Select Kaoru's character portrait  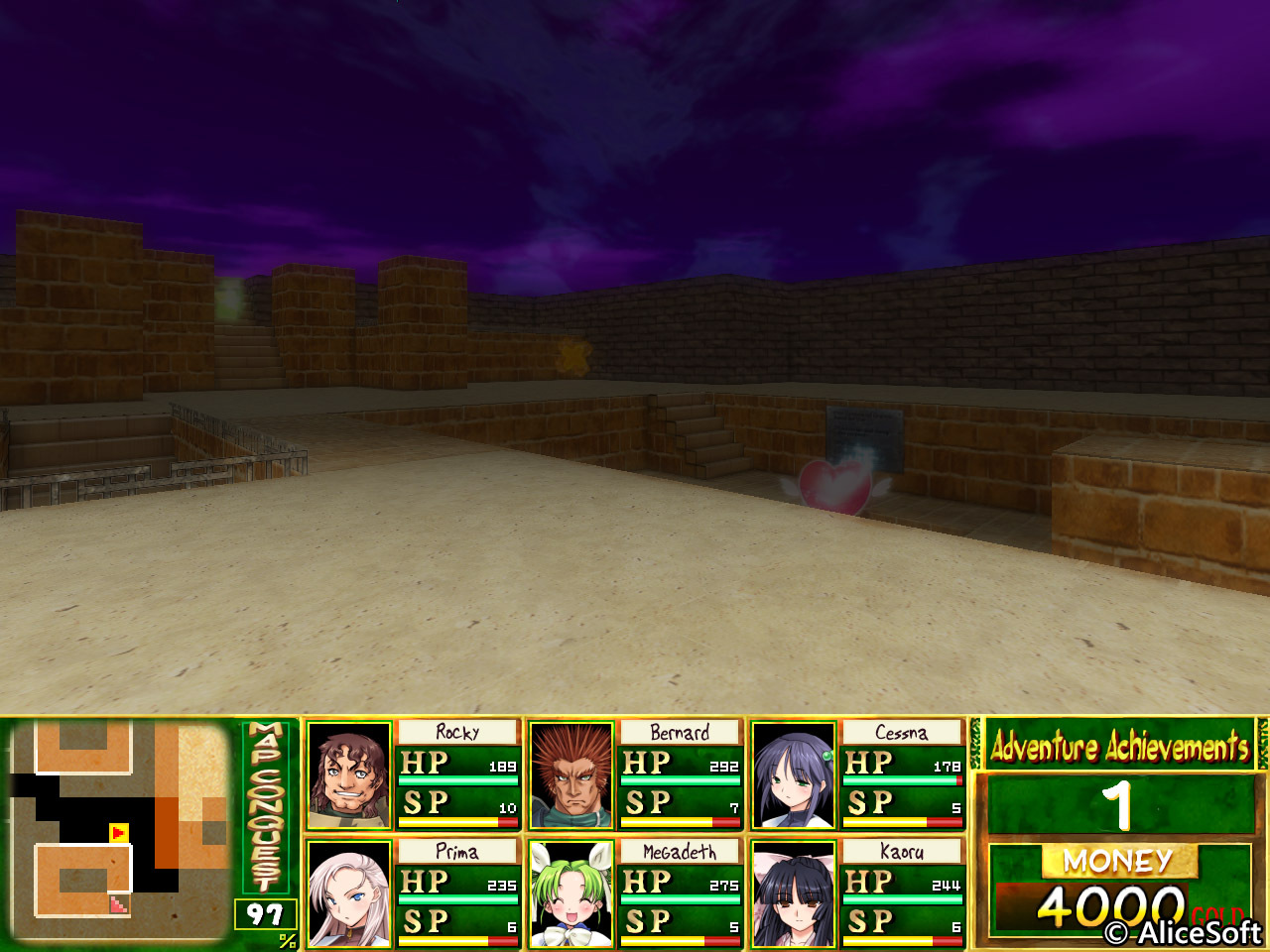coord(794,892)
